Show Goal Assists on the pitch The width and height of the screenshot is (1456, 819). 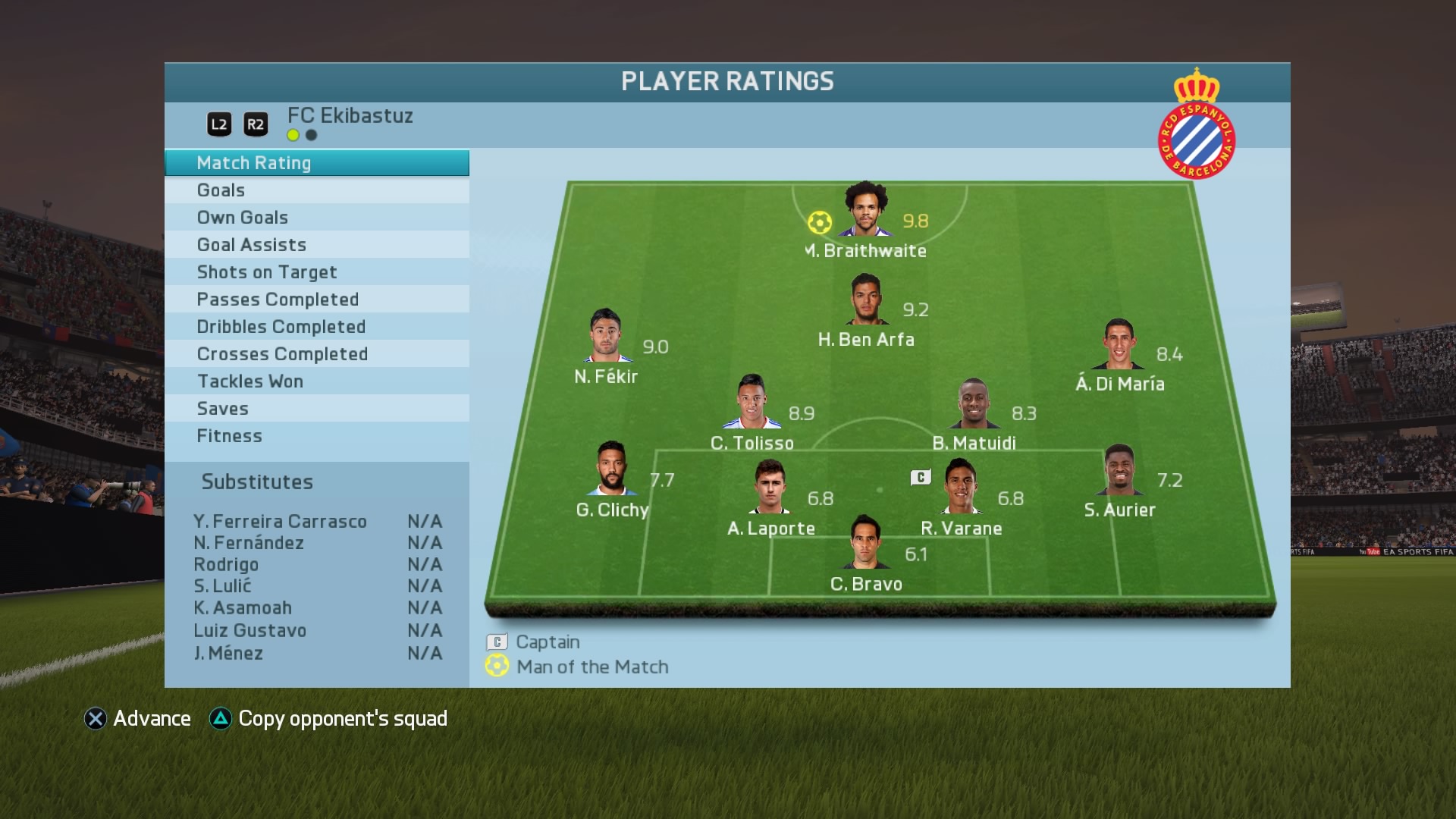click(316, 245)
